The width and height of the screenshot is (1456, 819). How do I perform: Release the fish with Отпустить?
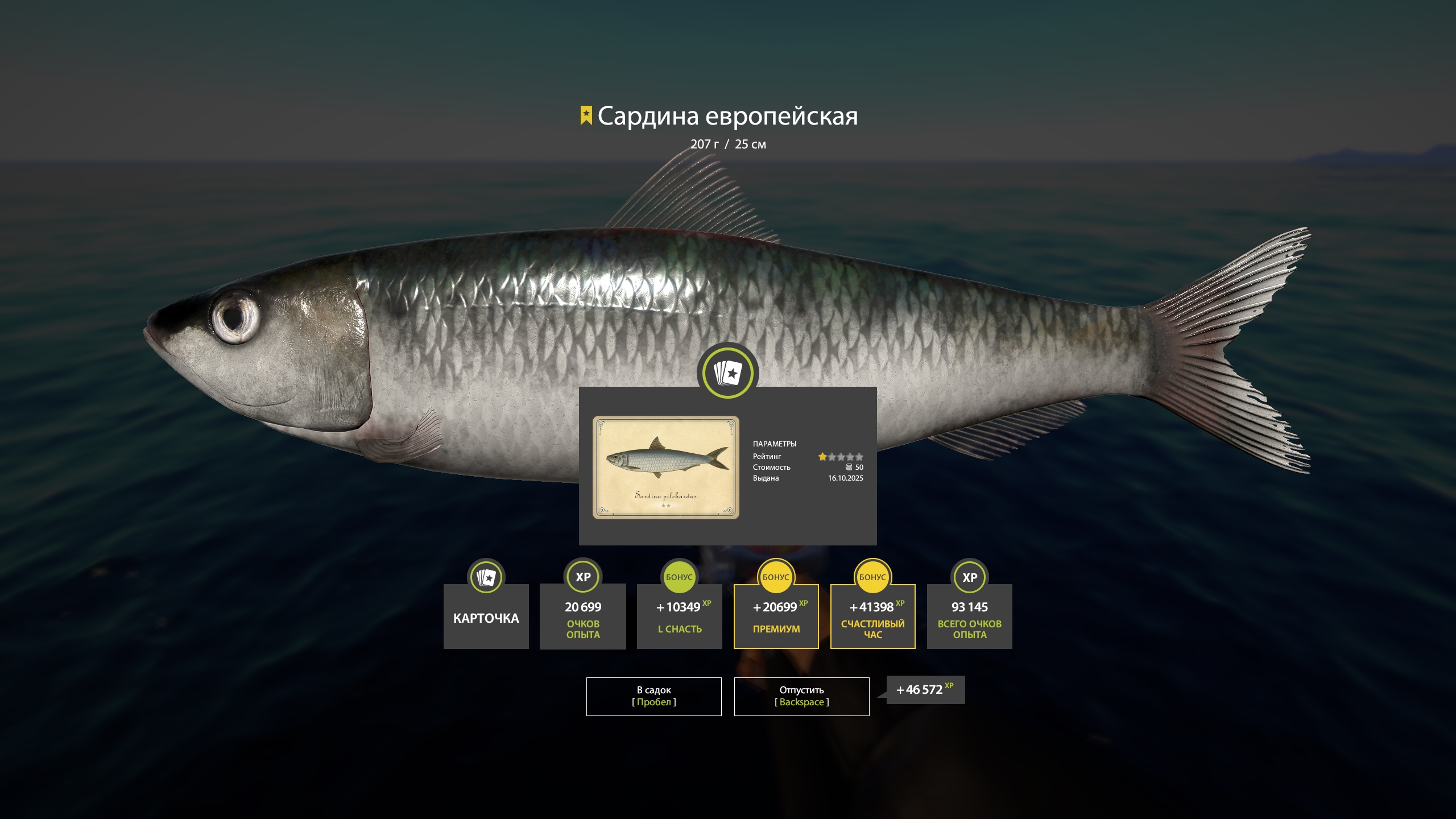click(801, 696)
